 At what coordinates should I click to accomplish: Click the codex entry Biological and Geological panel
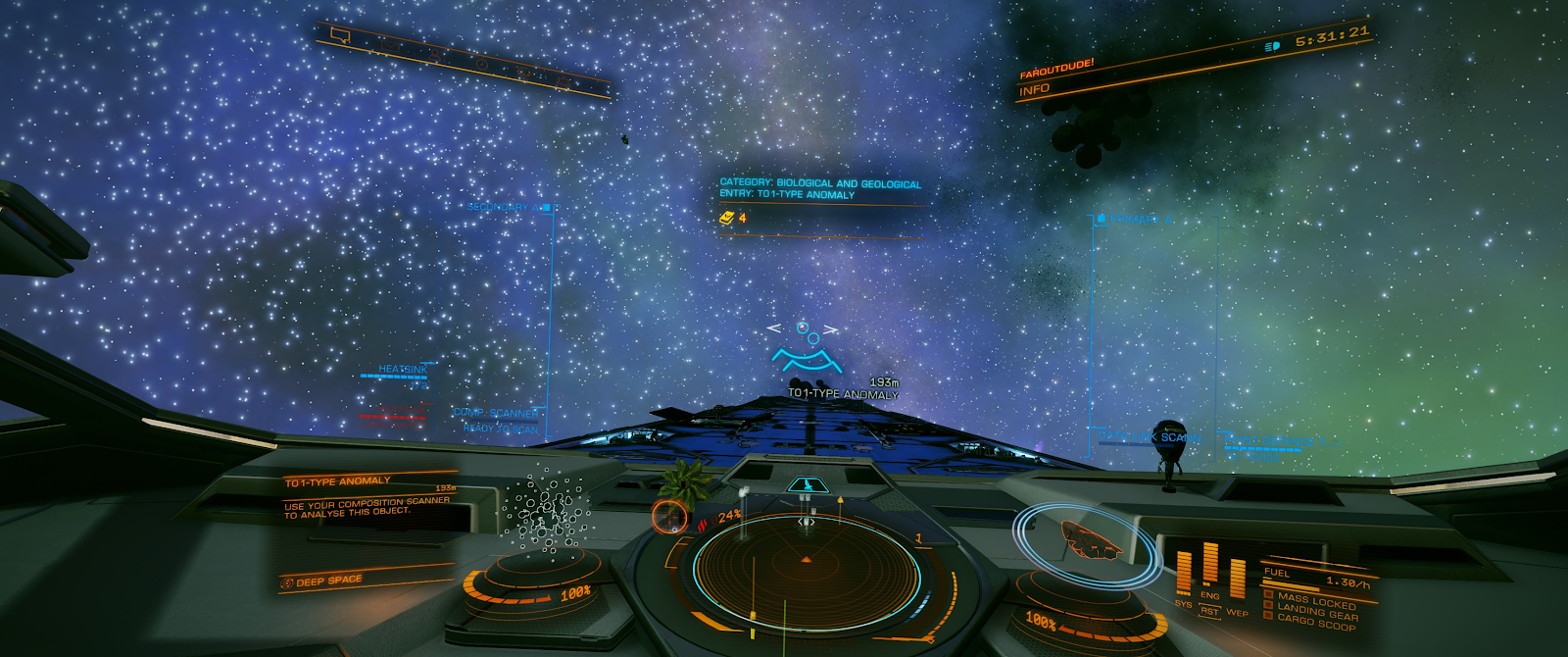(820, 189)
